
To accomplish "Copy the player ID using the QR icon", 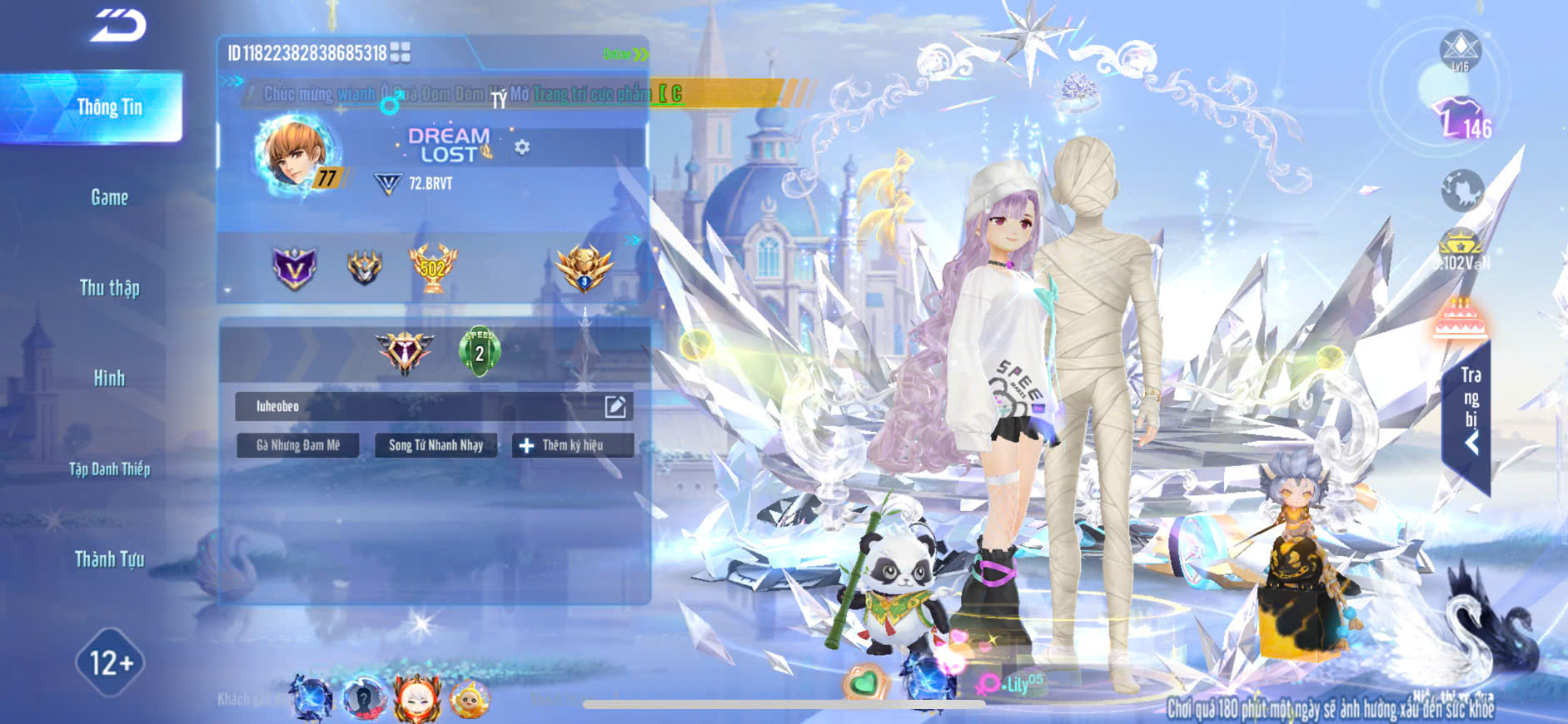I will (401, 53).
